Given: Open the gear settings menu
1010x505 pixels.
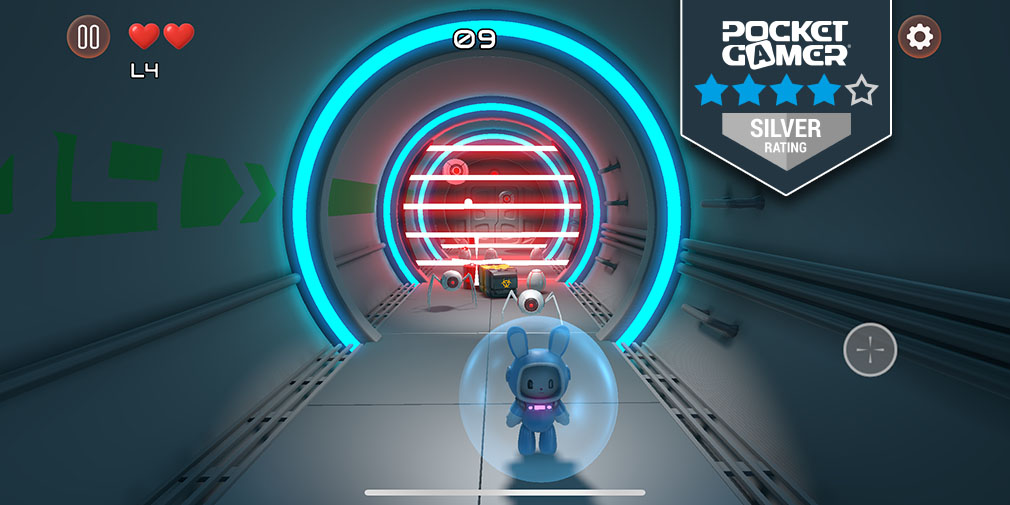Looking at the screenshot, I should (x=919, y=37).
